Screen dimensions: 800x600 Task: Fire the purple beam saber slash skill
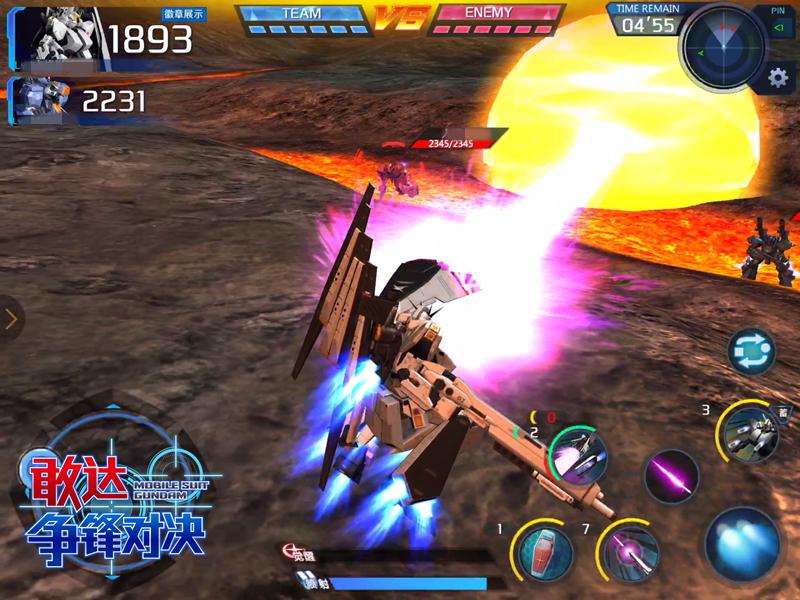tap(671, 476)
